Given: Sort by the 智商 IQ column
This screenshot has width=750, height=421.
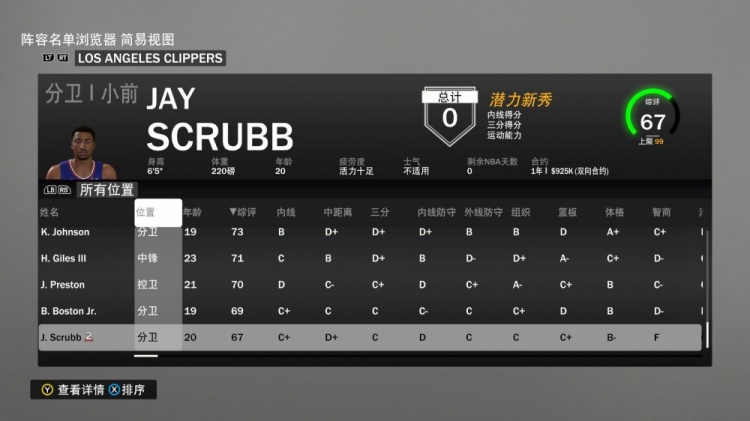Looking at the screenshot, I should 661,212.
